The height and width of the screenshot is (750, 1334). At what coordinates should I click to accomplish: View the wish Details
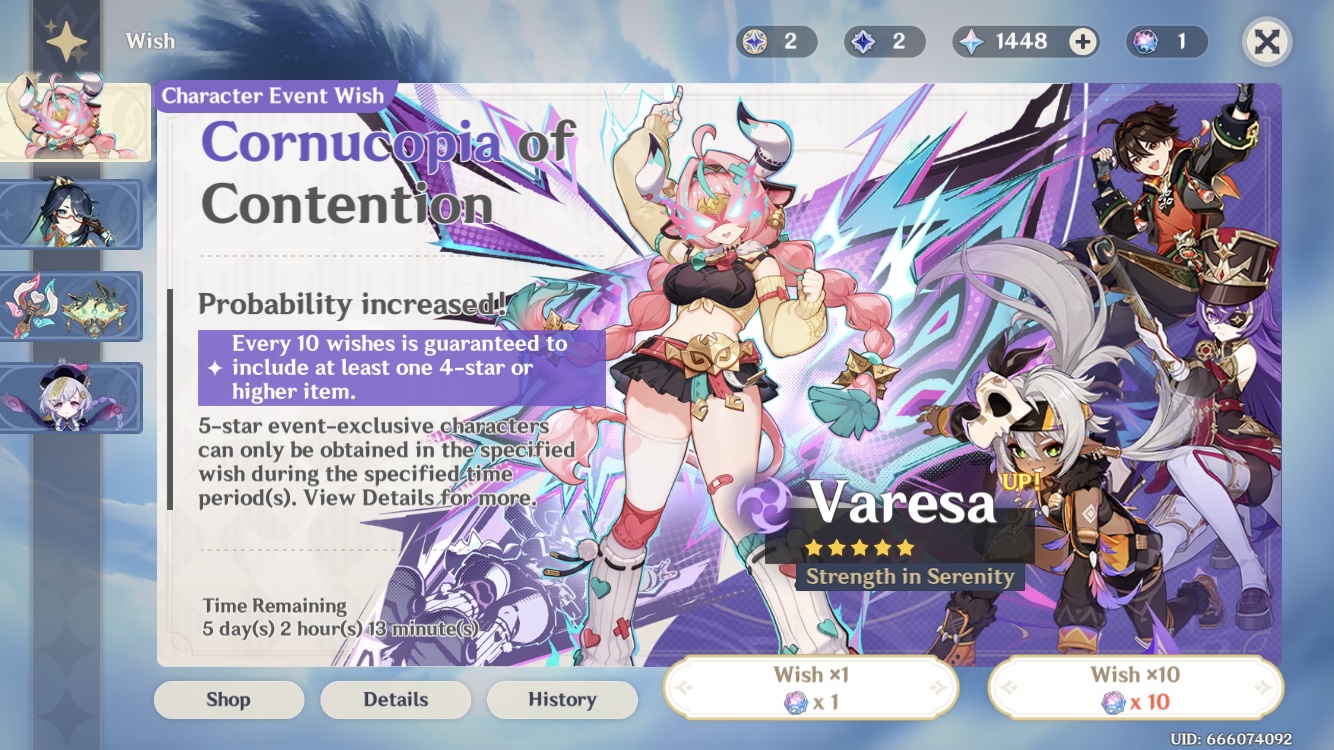pyautogui.click(x=395, y=699)
